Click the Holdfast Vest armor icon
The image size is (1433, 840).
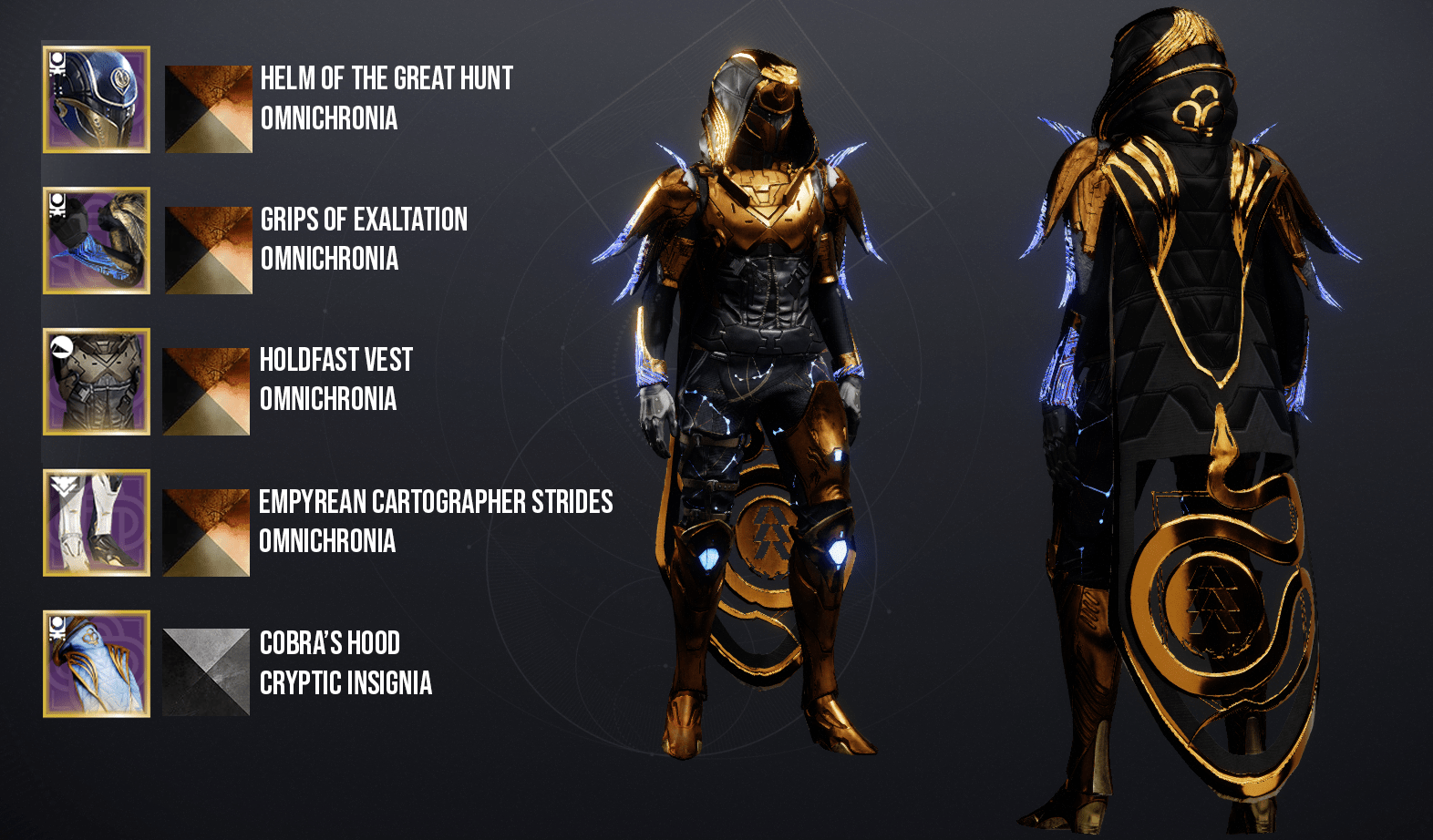click(95, 383)
